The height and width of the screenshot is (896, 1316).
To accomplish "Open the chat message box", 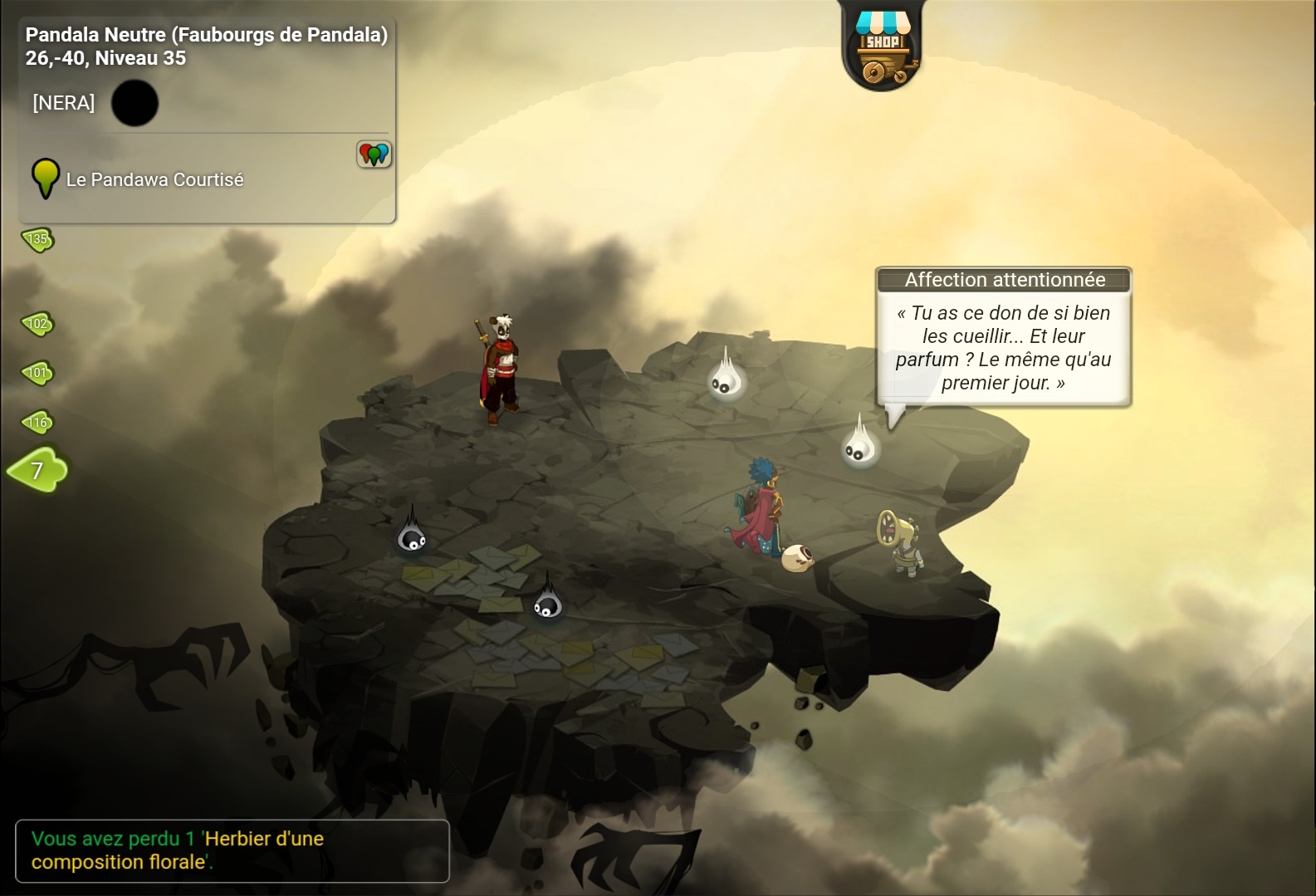I will click(232, 850).
